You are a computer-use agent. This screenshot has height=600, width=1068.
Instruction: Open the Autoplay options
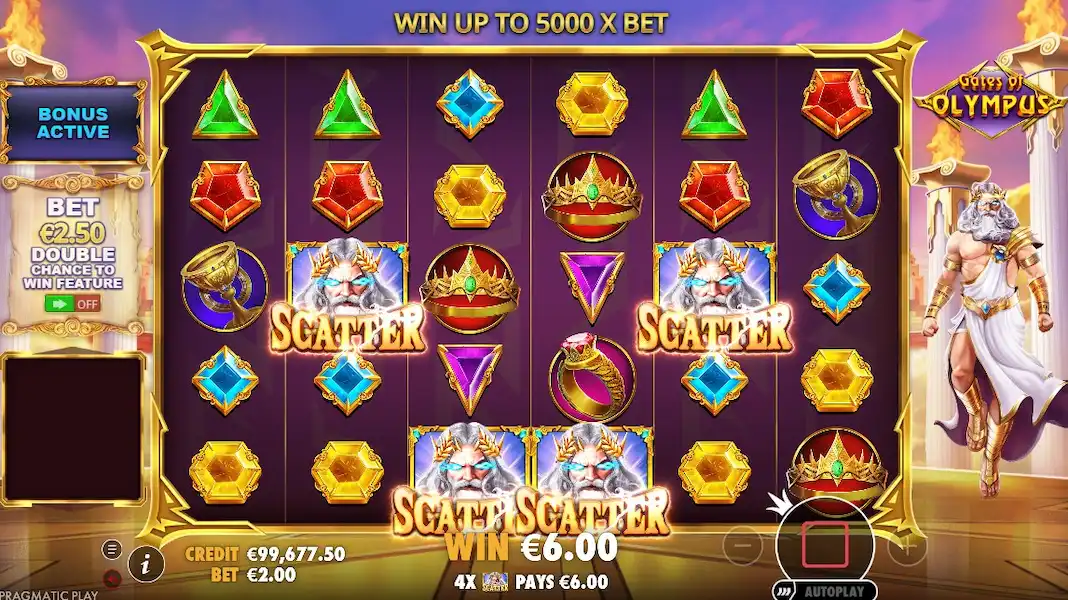[825, 589]
